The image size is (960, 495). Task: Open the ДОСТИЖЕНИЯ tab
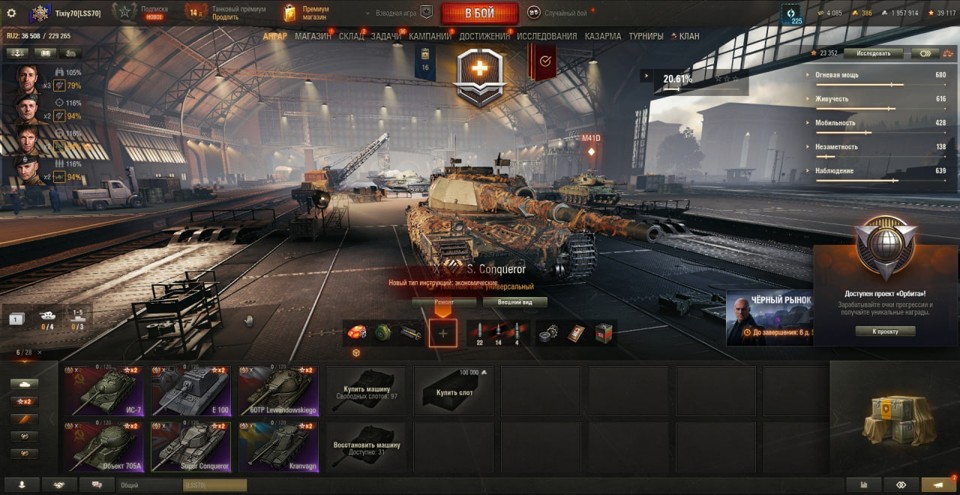[x=485, y=36]
